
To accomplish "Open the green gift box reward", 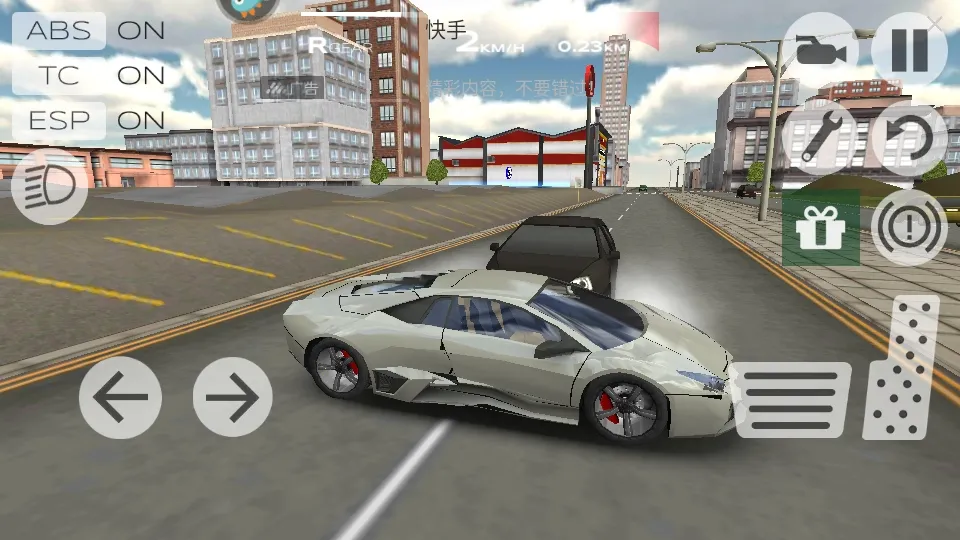I will 820,228.
